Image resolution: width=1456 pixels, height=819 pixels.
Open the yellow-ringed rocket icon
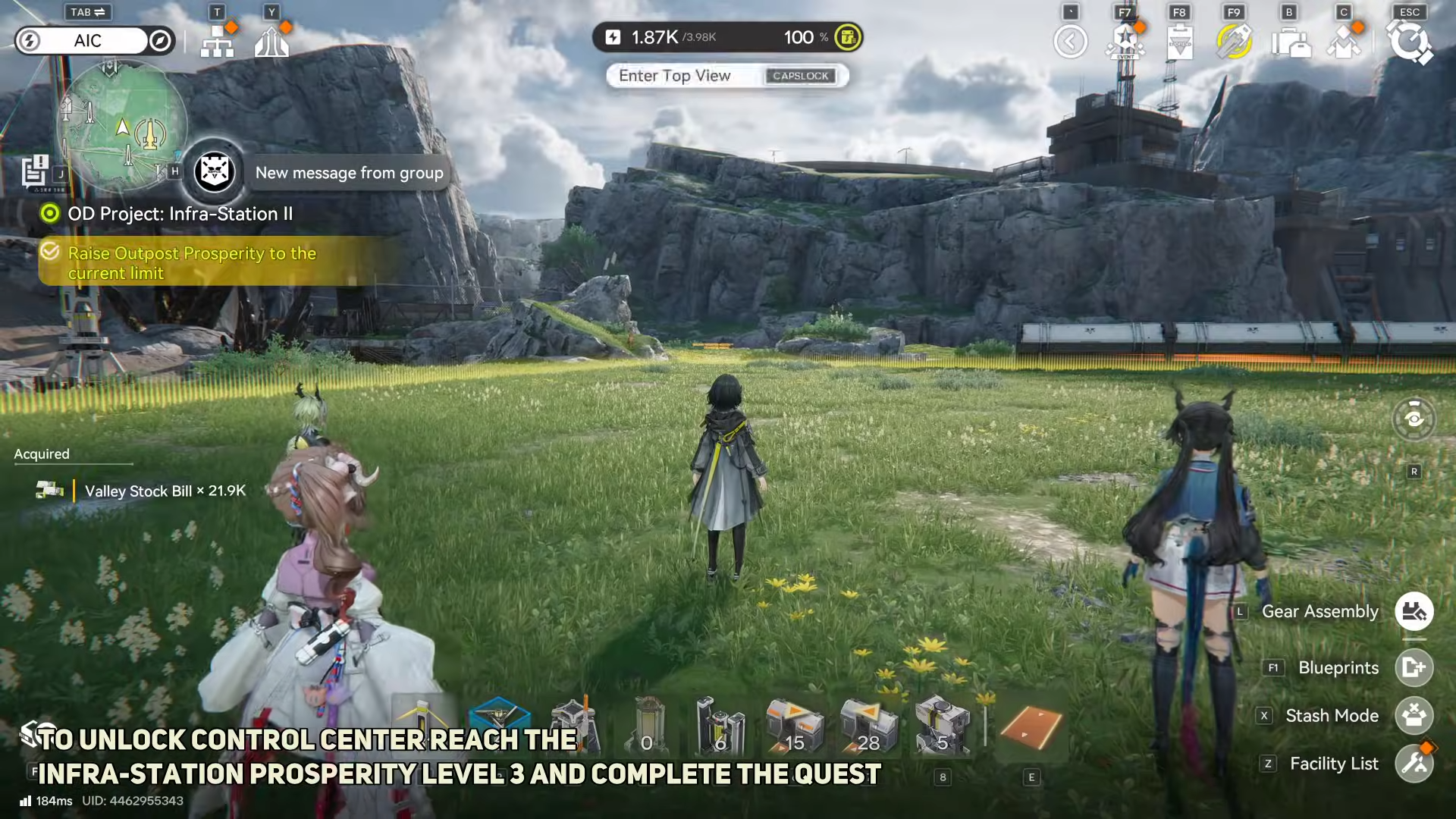tap(1234, 42)
